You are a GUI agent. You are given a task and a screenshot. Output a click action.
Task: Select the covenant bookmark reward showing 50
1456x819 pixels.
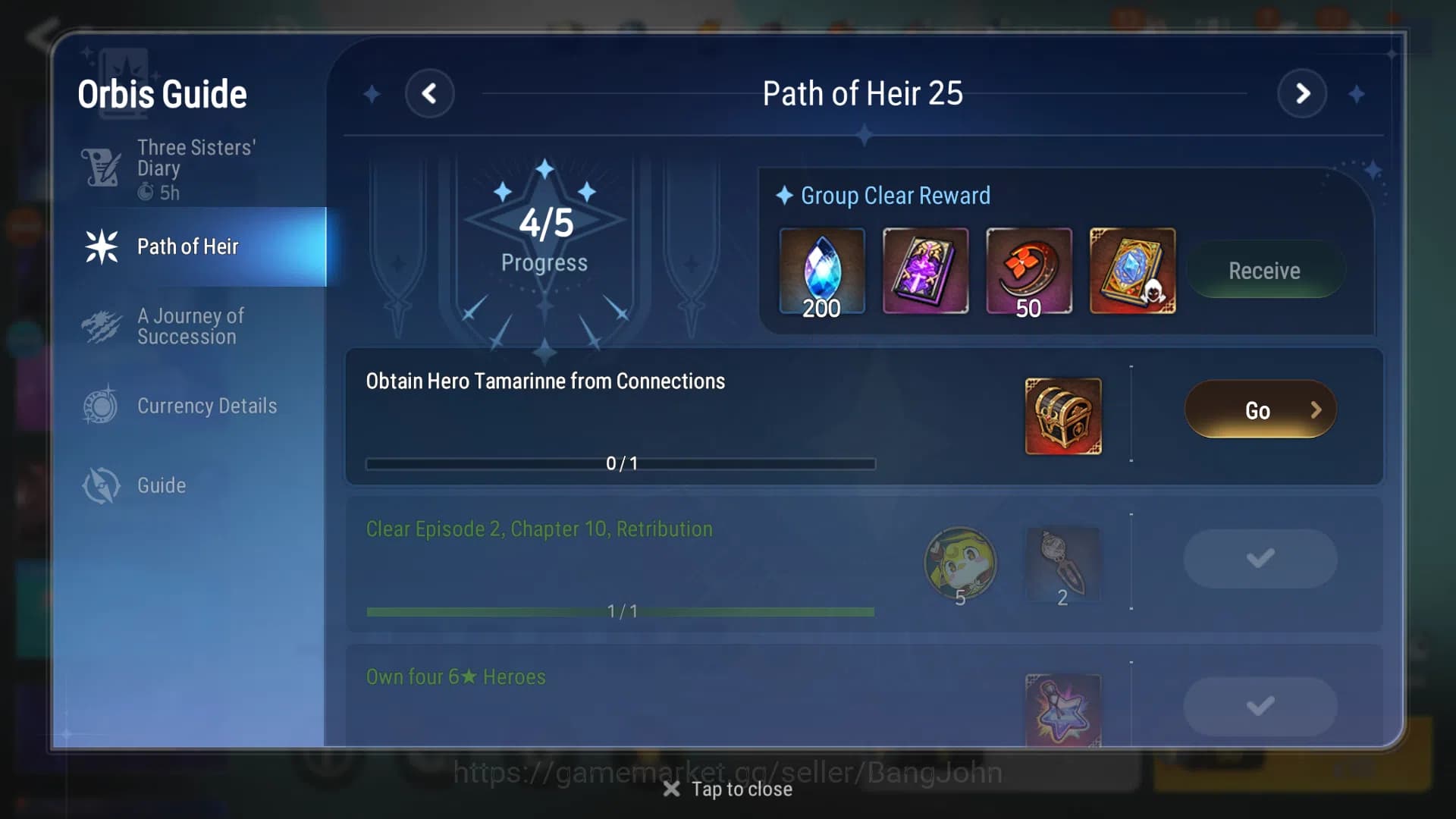coord(1028,270)
